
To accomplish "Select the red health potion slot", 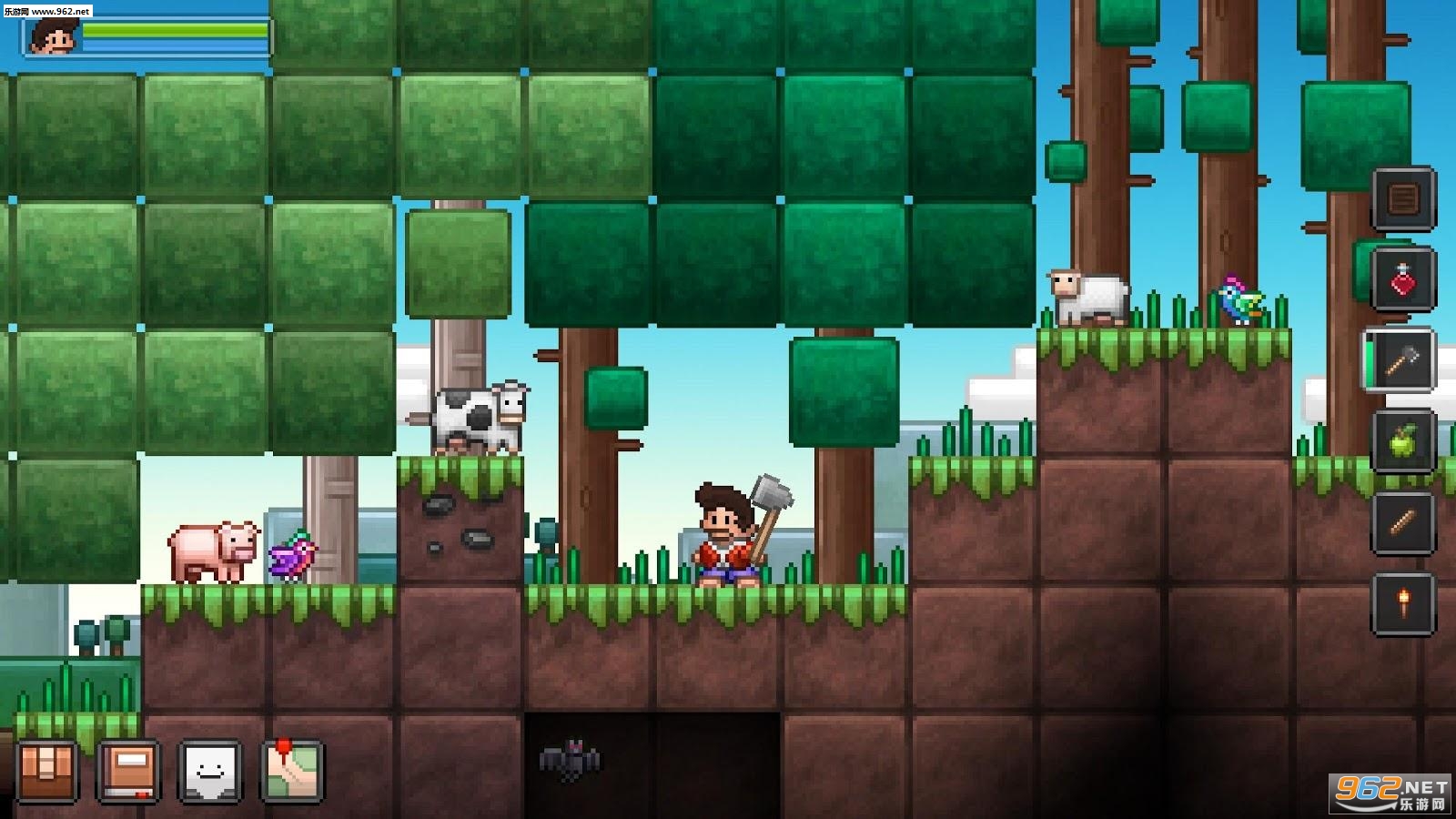I will coord(1402,278).
